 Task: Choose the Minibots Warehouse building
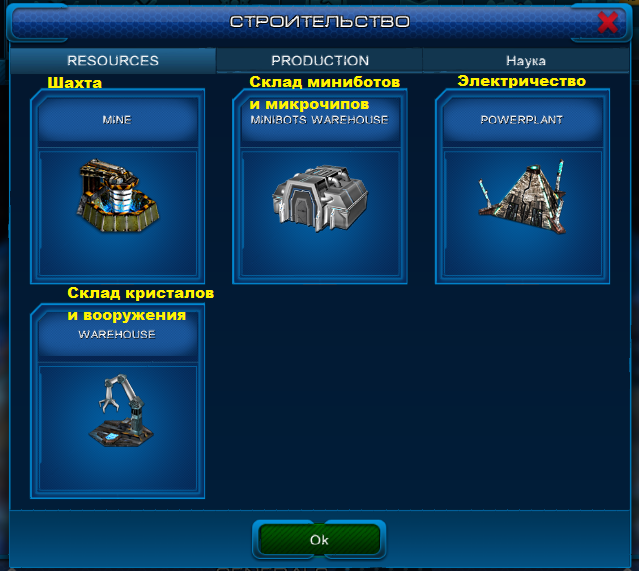320,189
